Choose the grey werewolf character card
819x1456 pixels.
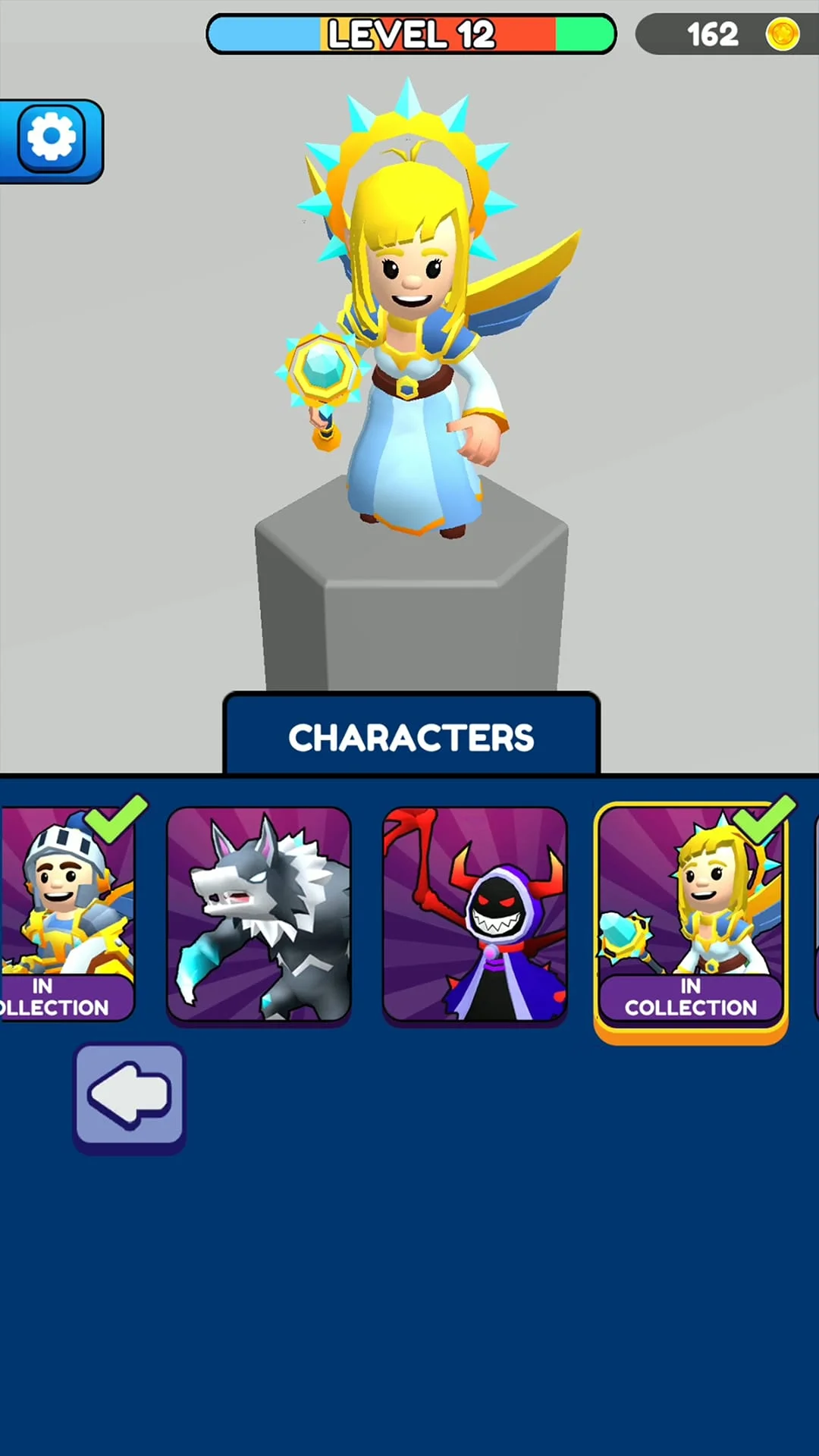coord(259,915)
